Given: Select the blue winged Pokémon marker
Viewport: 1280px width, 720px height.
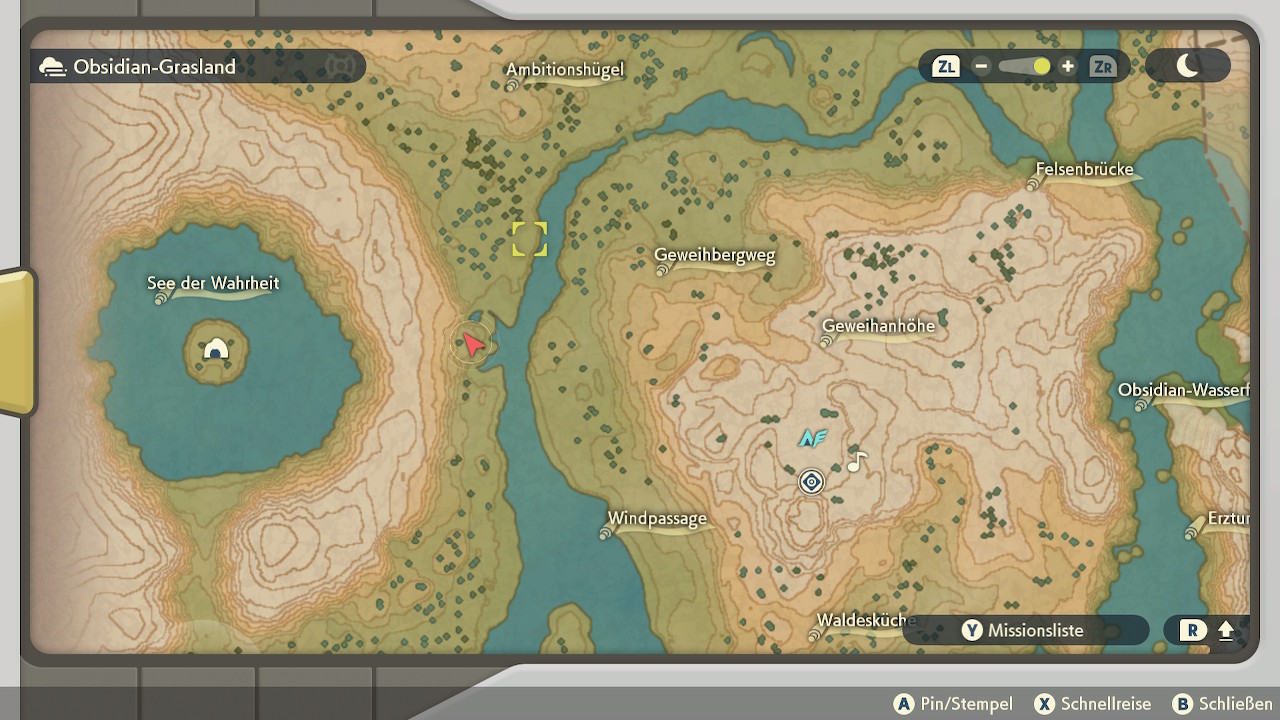Looking at the screenshot, I should point(812,438).
